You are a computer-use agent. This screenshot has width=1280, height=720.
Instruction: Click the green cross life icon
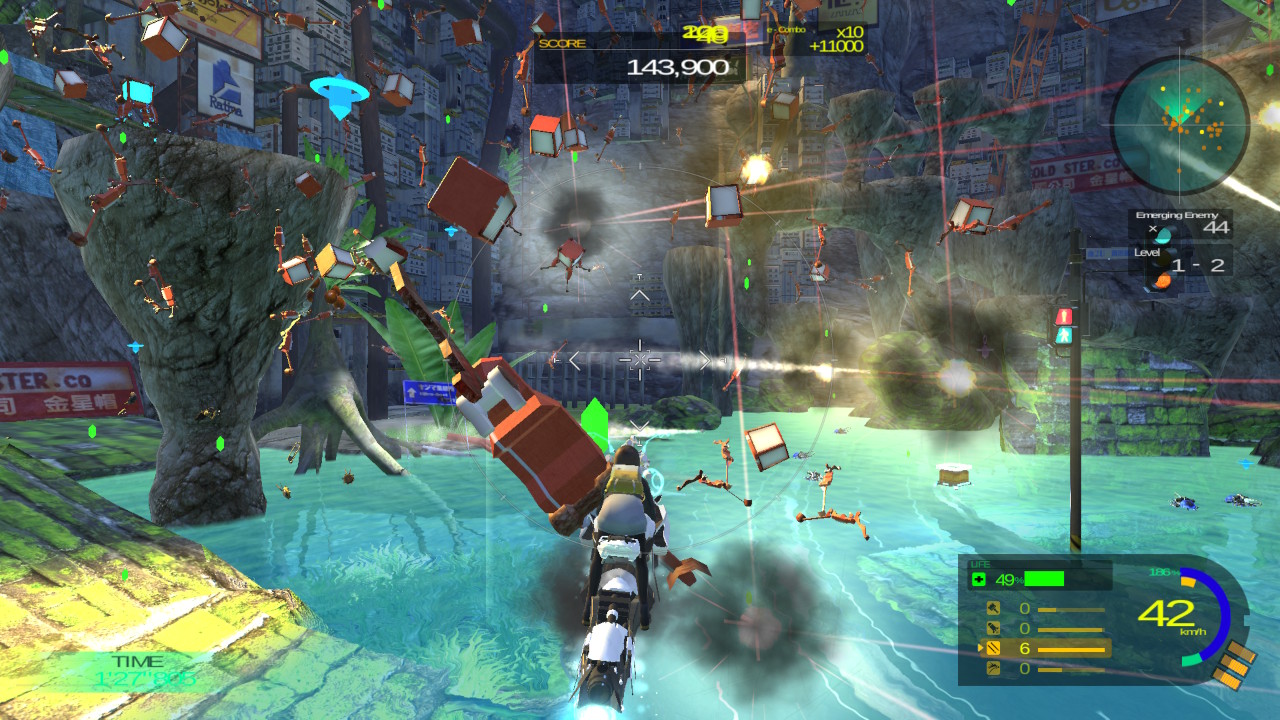pos(980,580)
